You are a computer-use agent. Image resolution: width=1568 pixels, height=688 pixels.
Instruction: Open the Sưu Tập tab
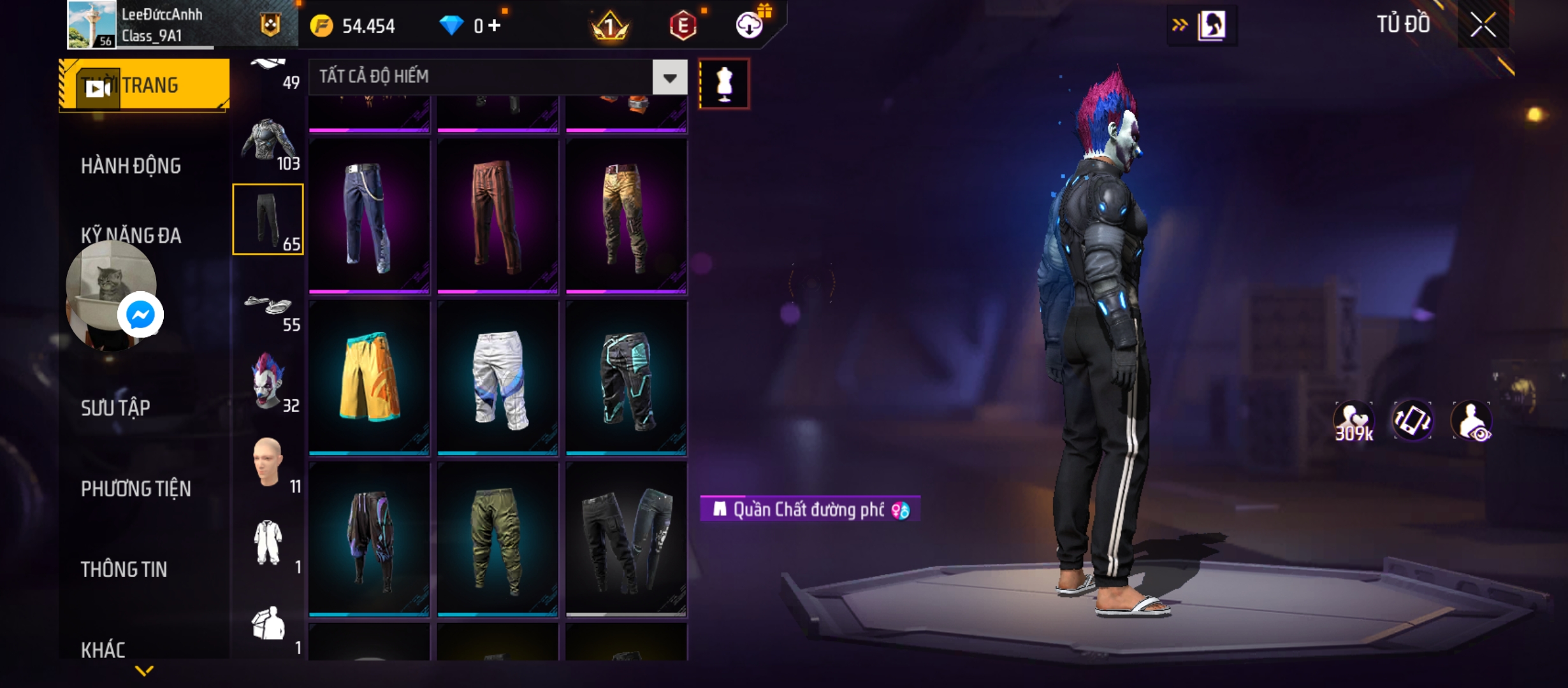coord(115,408)
